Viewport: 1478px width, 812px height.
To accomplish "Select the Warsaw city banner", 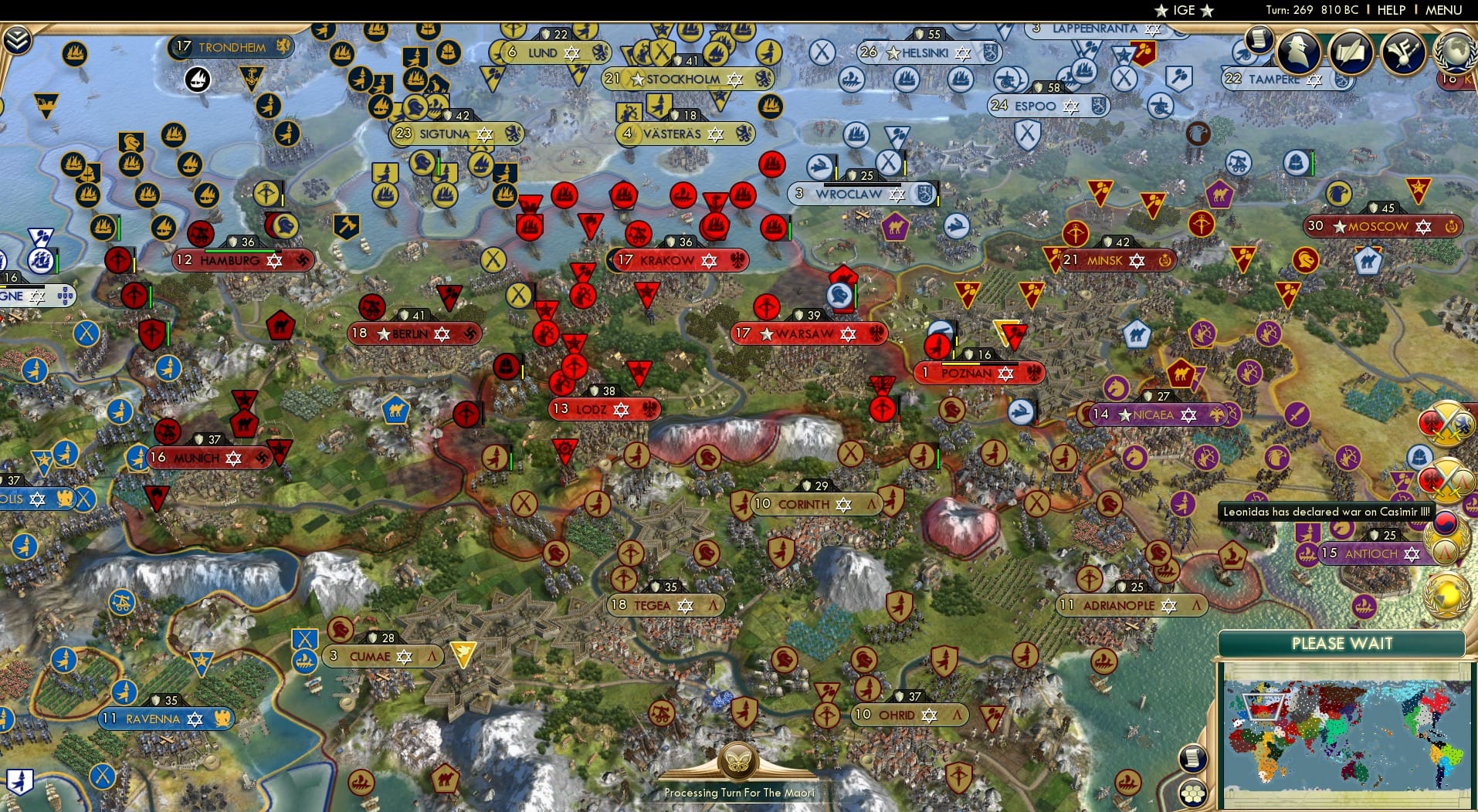I will click(x=808, y=333).
